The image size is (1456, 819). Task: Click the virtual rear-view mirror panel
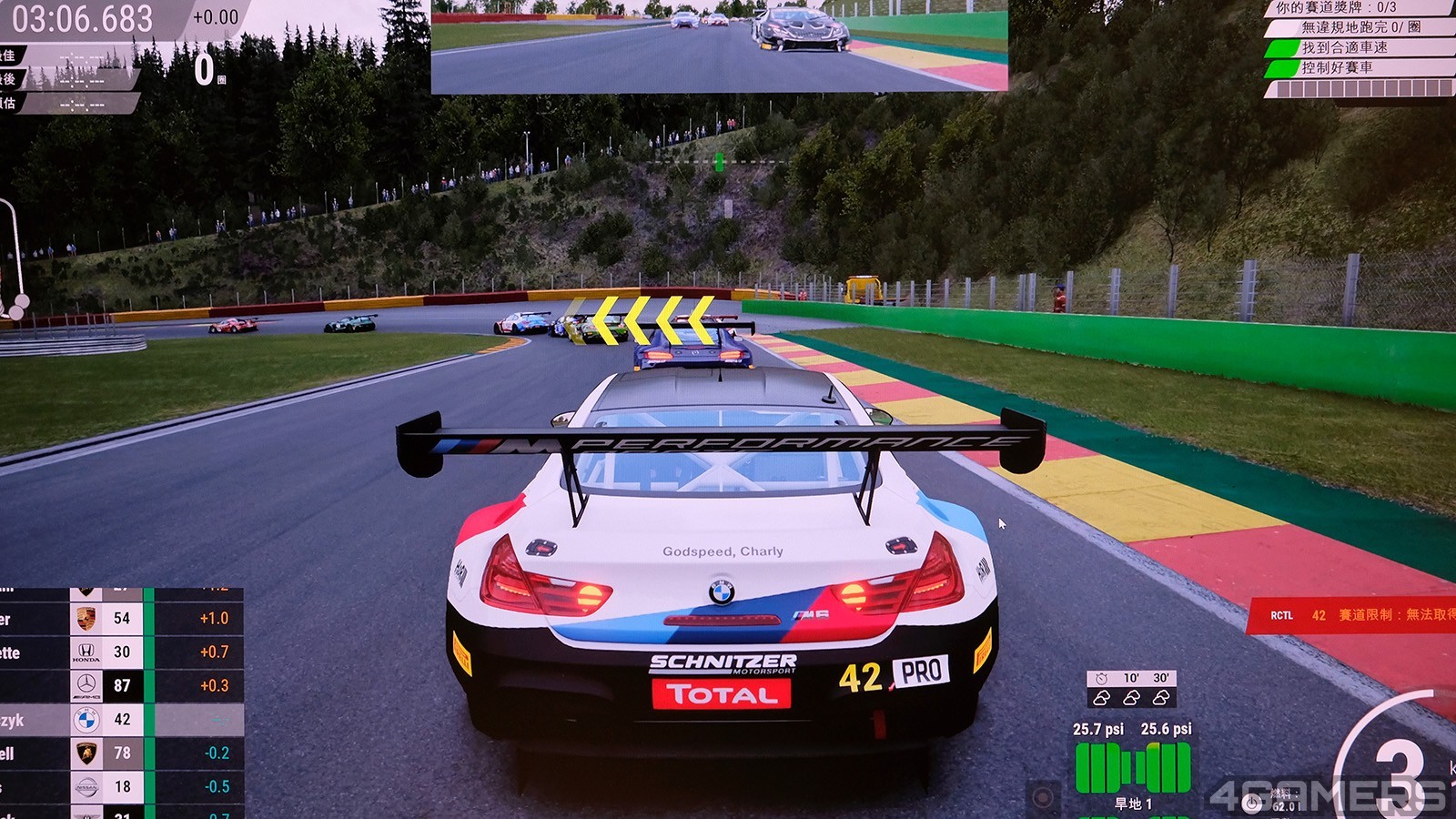(719, 45)
